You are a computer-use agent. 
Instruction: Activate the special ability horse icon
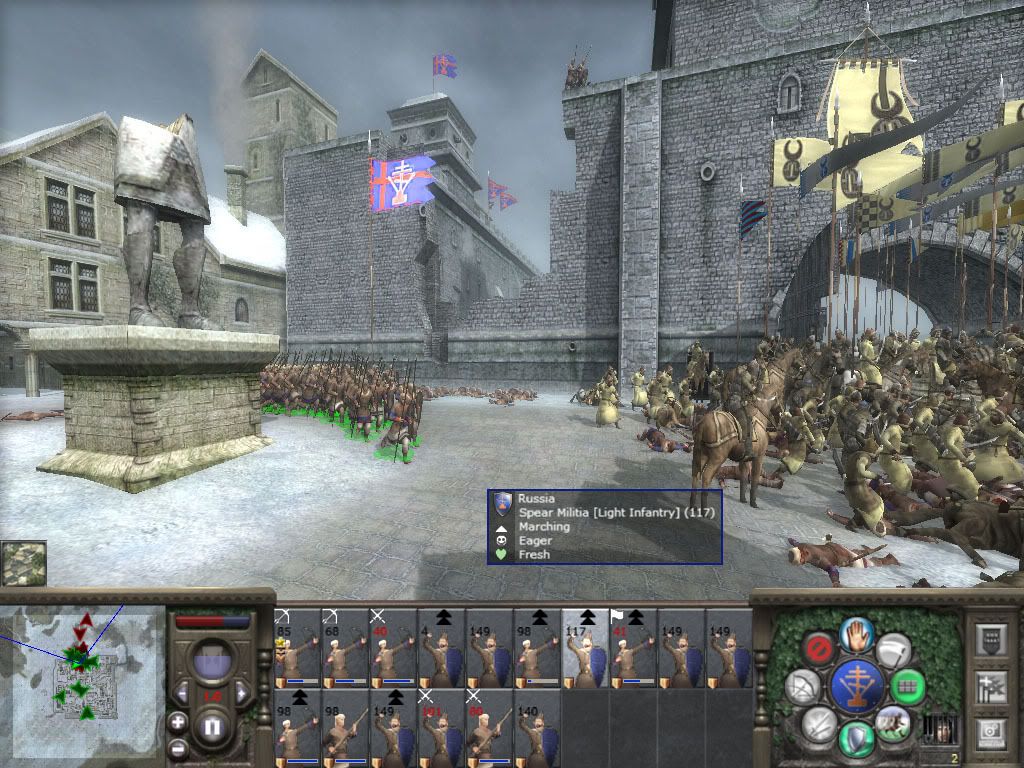[x=892, y=722]
